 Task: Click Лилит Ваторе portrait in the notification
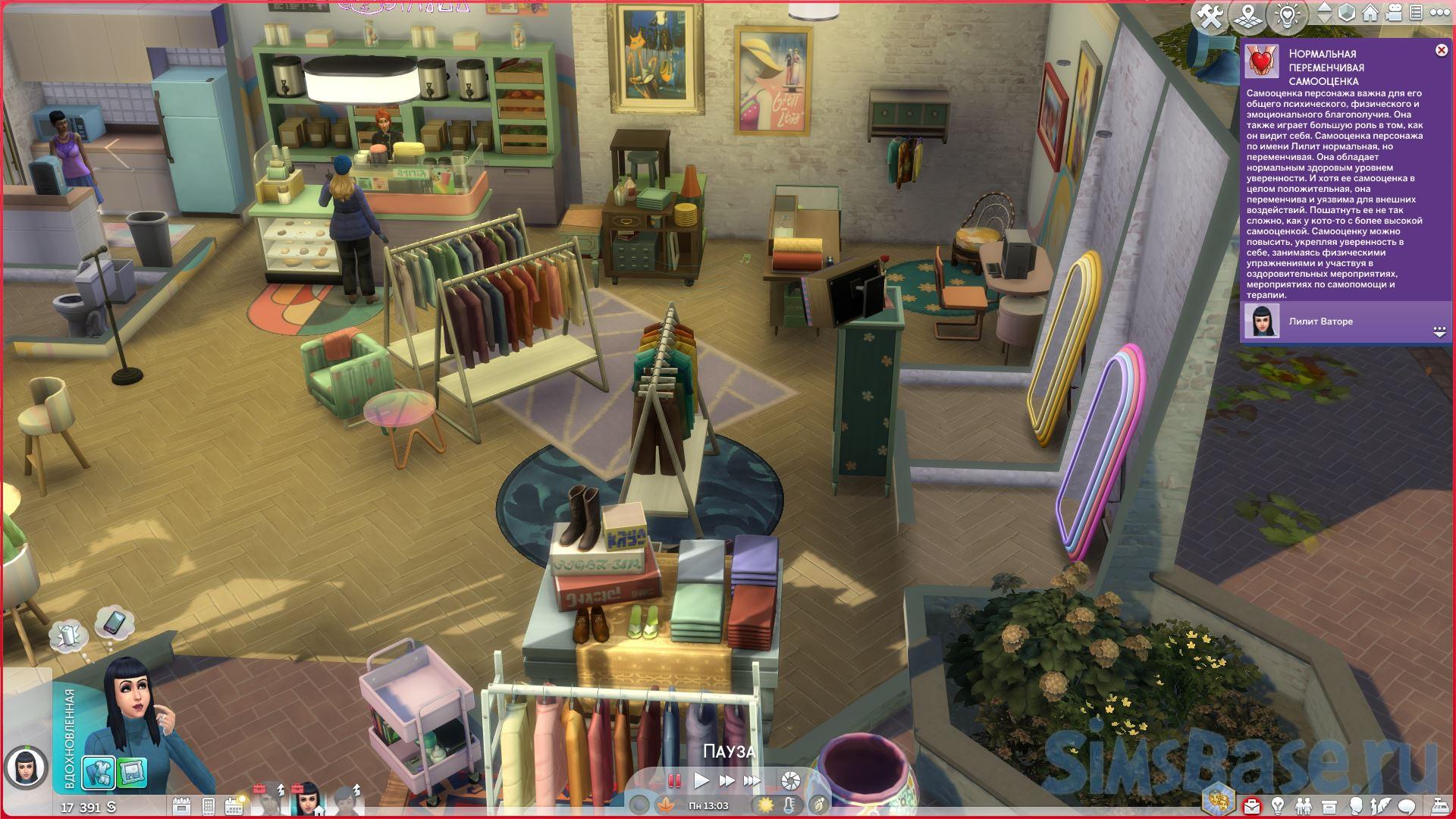(x=1262, y=322)
